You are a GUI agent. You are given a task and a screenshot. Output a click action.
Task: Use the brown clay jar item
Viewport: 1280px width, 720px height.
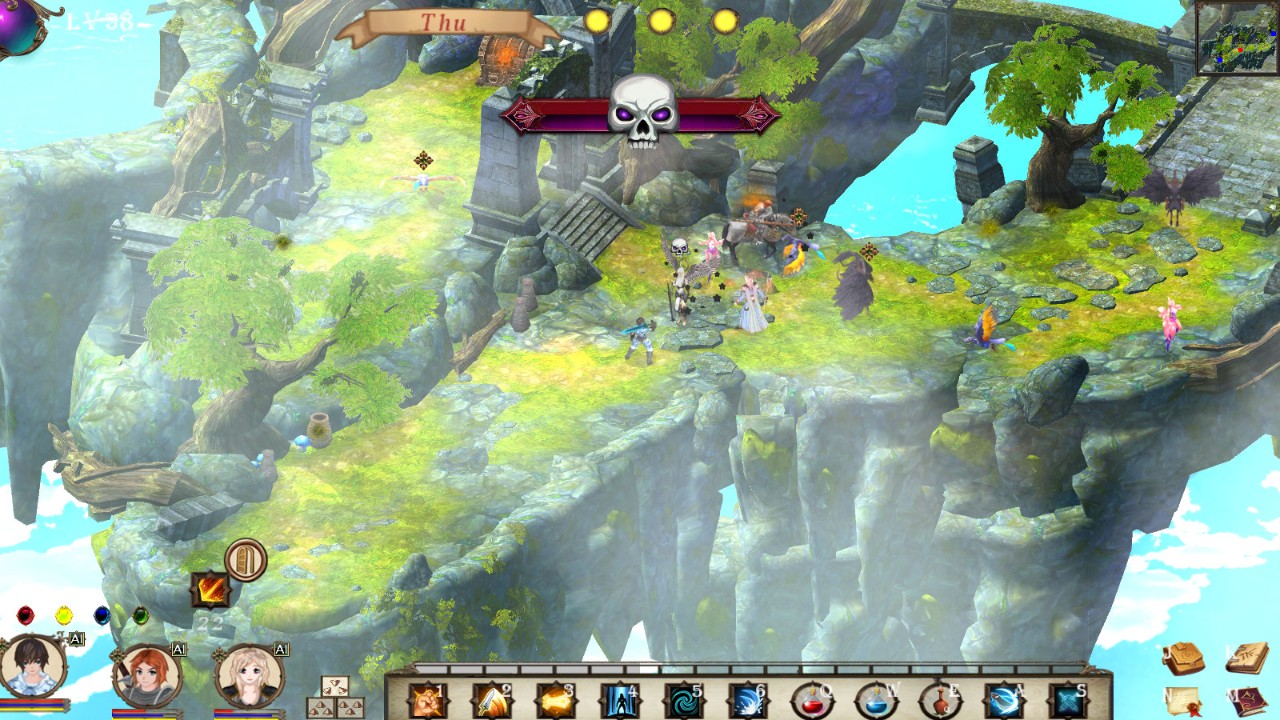pyautogui.click(x=939, y=700)
